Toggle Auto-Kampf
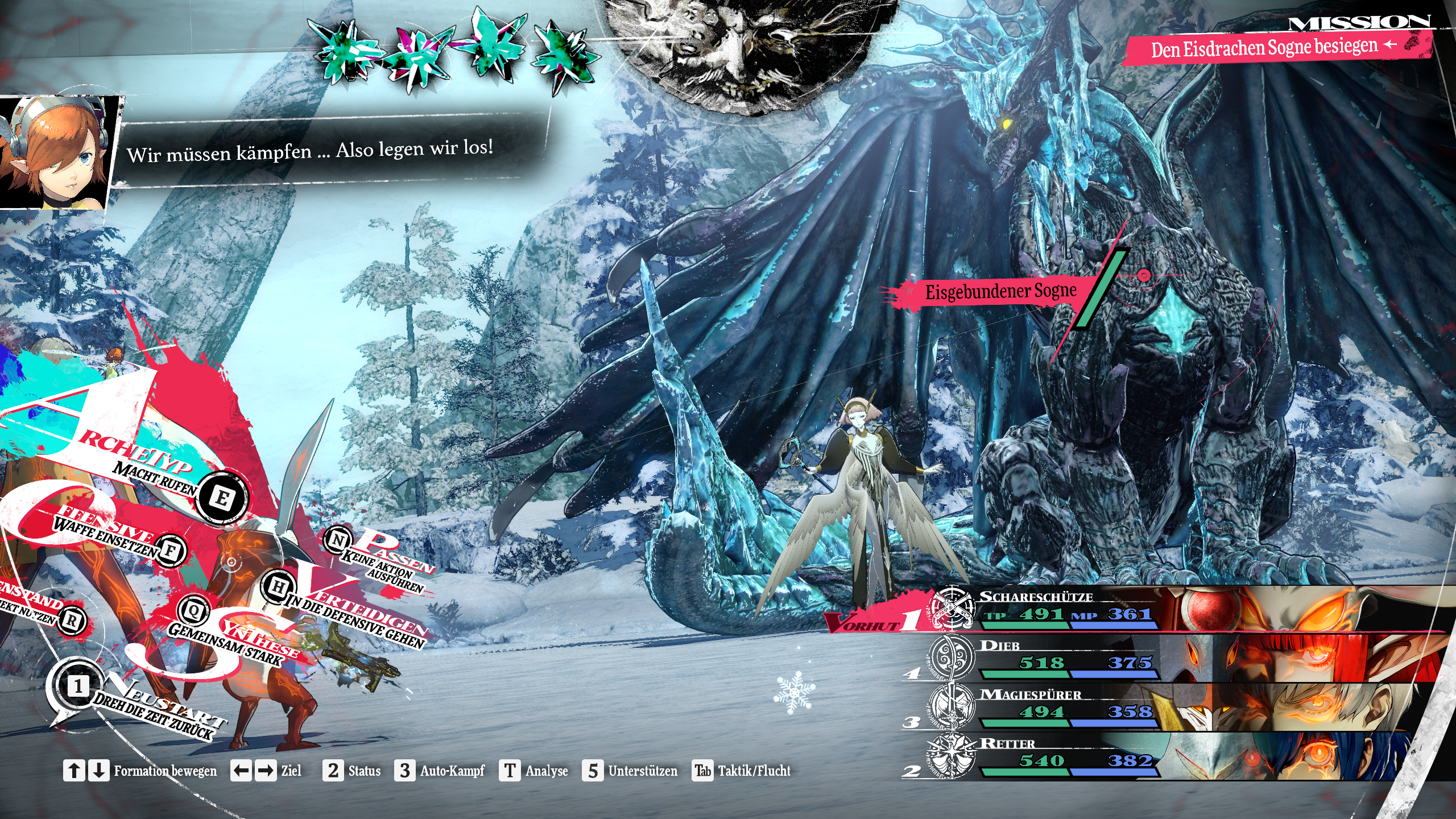1456x819 pixels. pyautogui.click(x=440, y=771)
